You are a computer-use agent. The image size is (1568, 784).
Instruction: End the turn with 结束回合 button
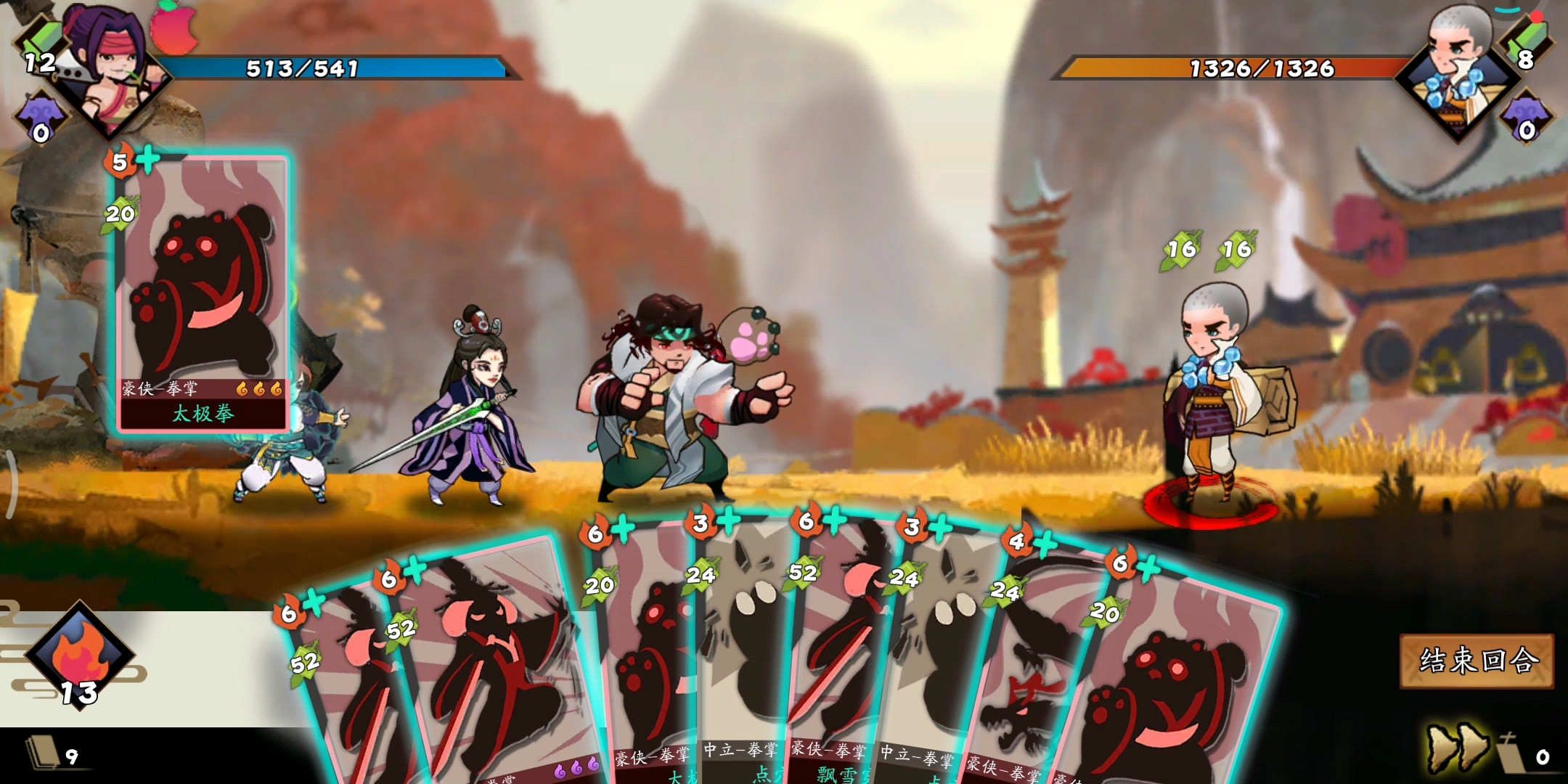pyautogui.click(x=1477, y=661)
